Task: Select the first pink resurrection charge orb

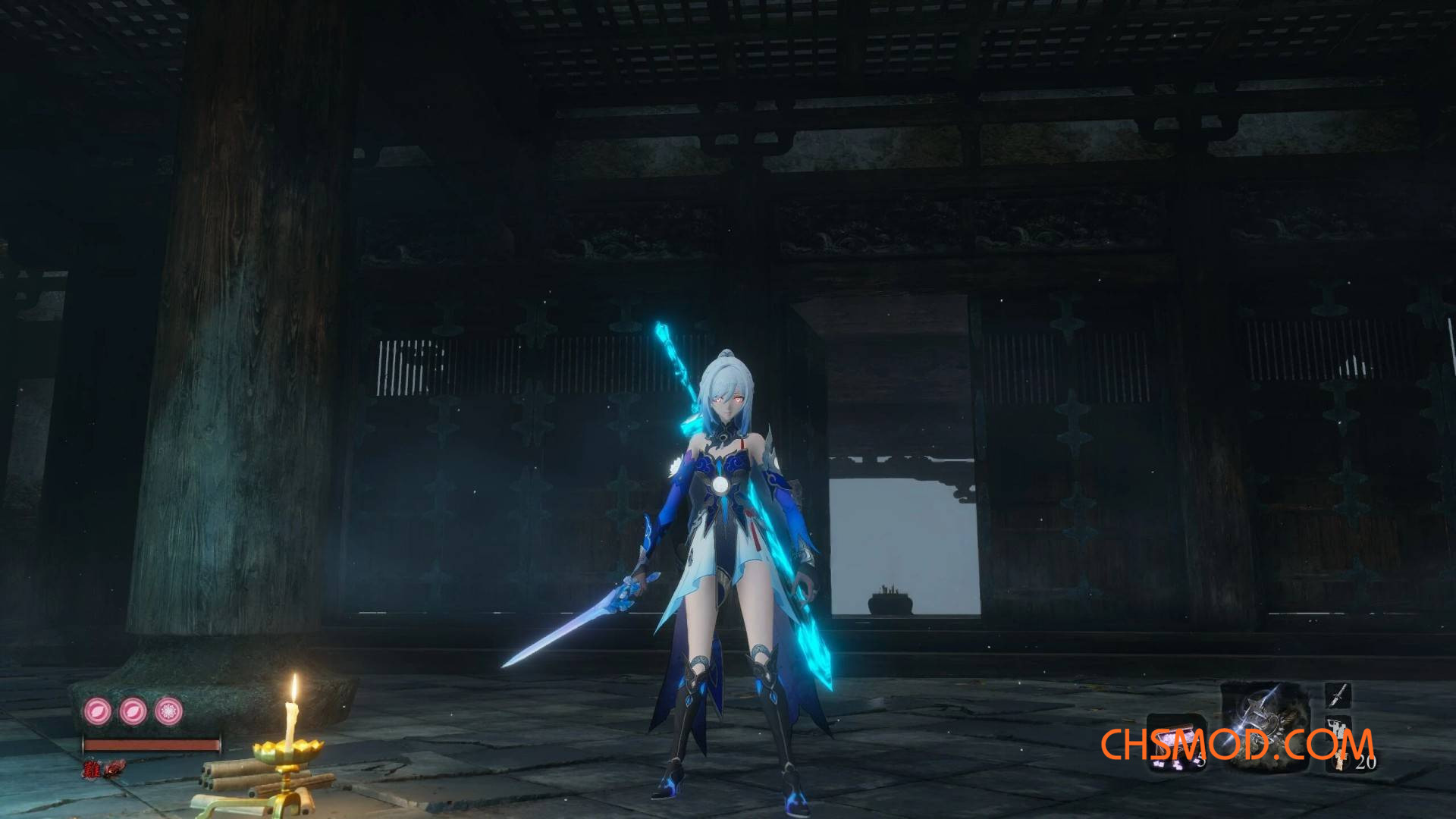Action: click(x=97, y=711)
